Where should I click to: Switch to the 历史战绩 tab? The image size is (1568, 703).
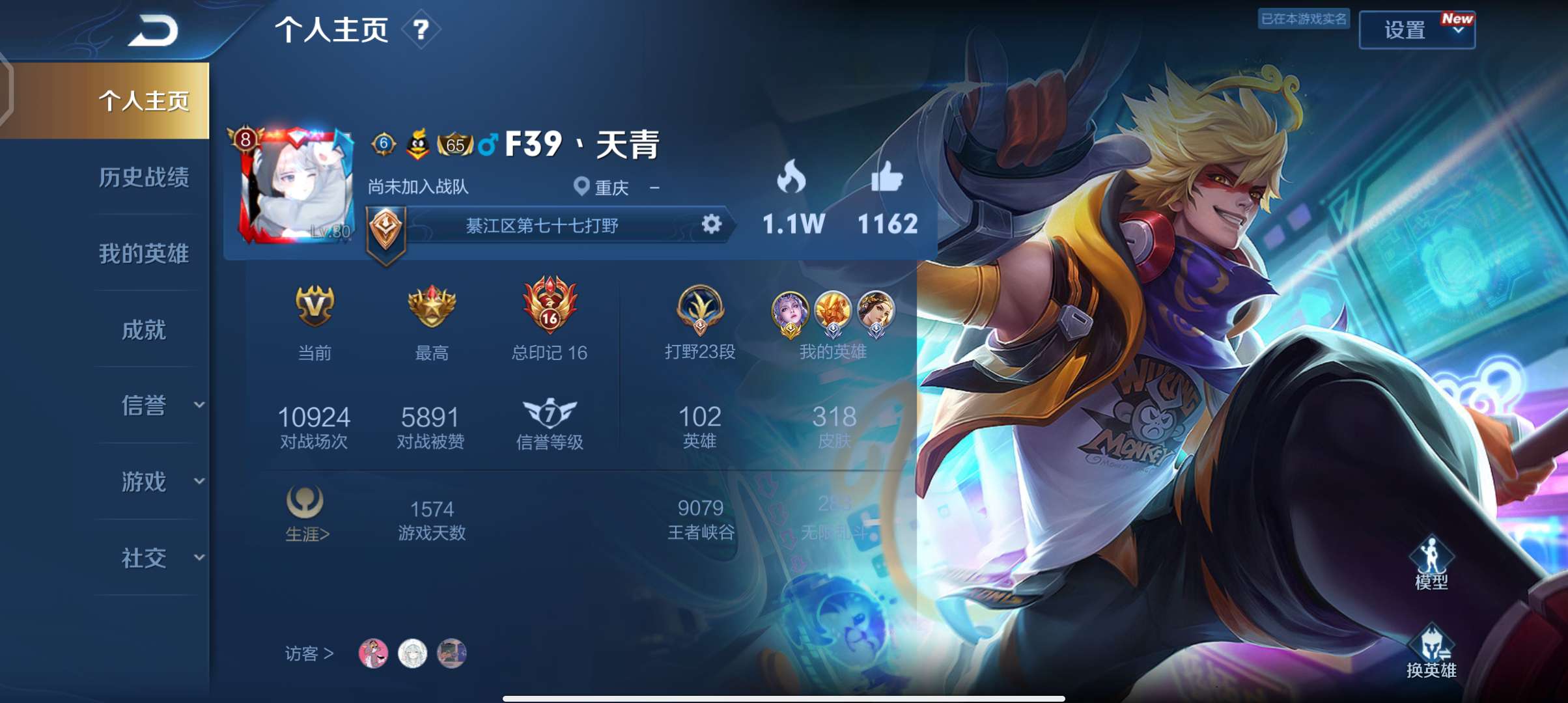(145, 179)
